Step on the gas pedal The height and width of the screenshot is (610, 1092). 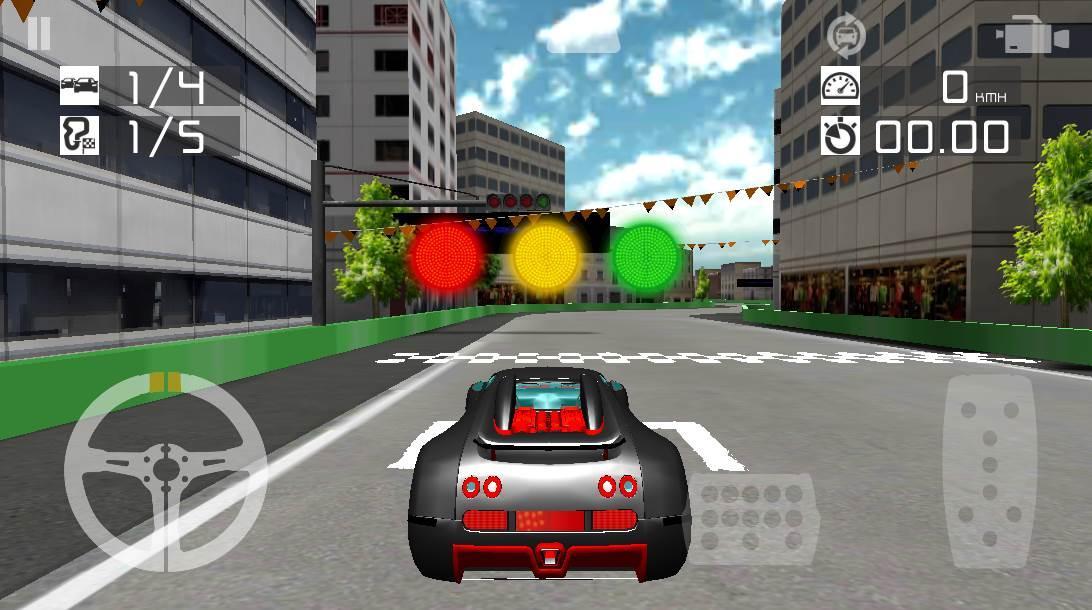point(989,465)
